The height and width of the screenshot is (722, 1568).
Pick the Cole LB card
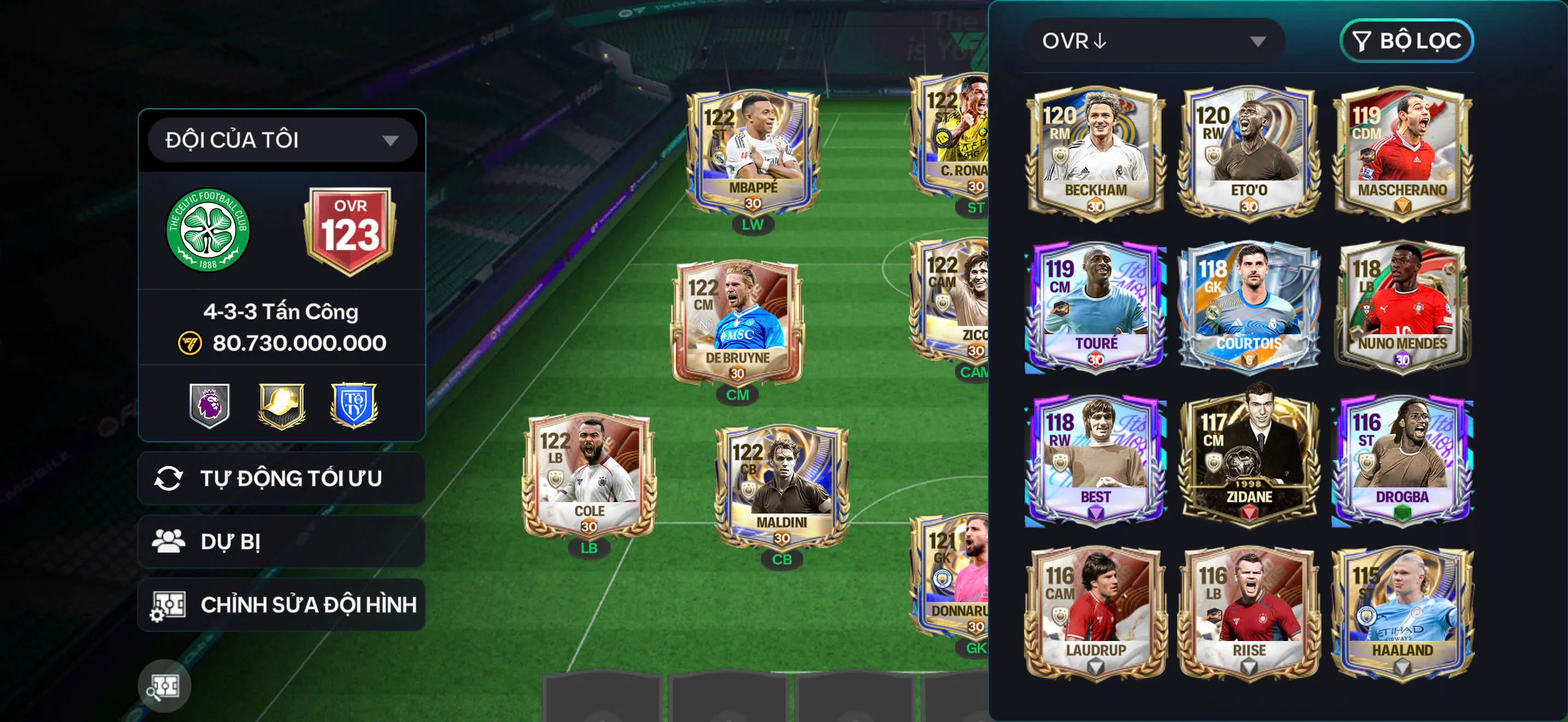tap(589, 478)
